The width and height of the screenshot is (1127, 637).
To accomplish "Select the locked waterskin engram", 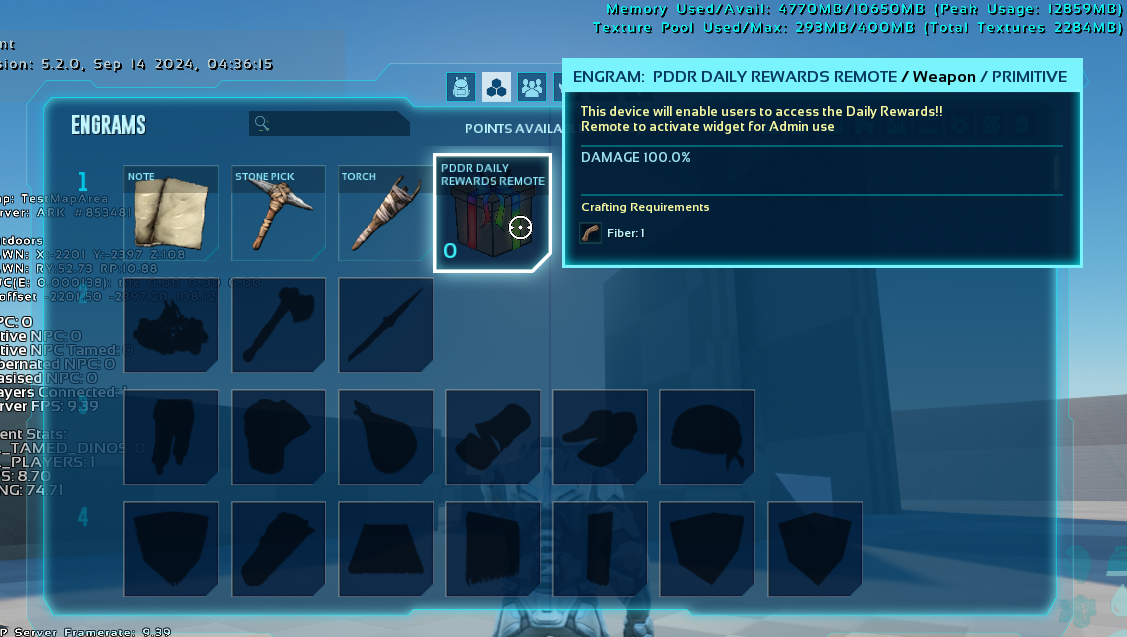I will click(385, 437).
